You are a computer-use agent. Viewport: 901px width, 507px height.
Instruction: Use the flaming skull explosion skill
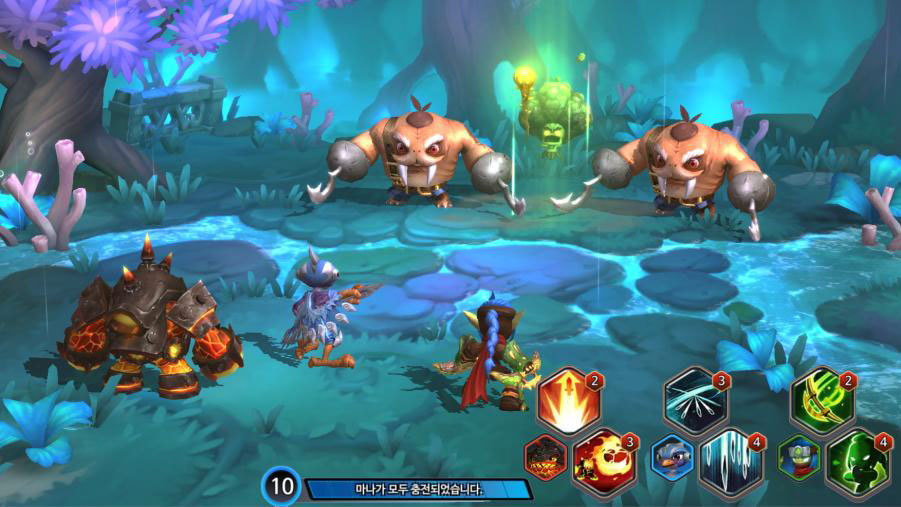pyautogui.click(x=604, y=461)
